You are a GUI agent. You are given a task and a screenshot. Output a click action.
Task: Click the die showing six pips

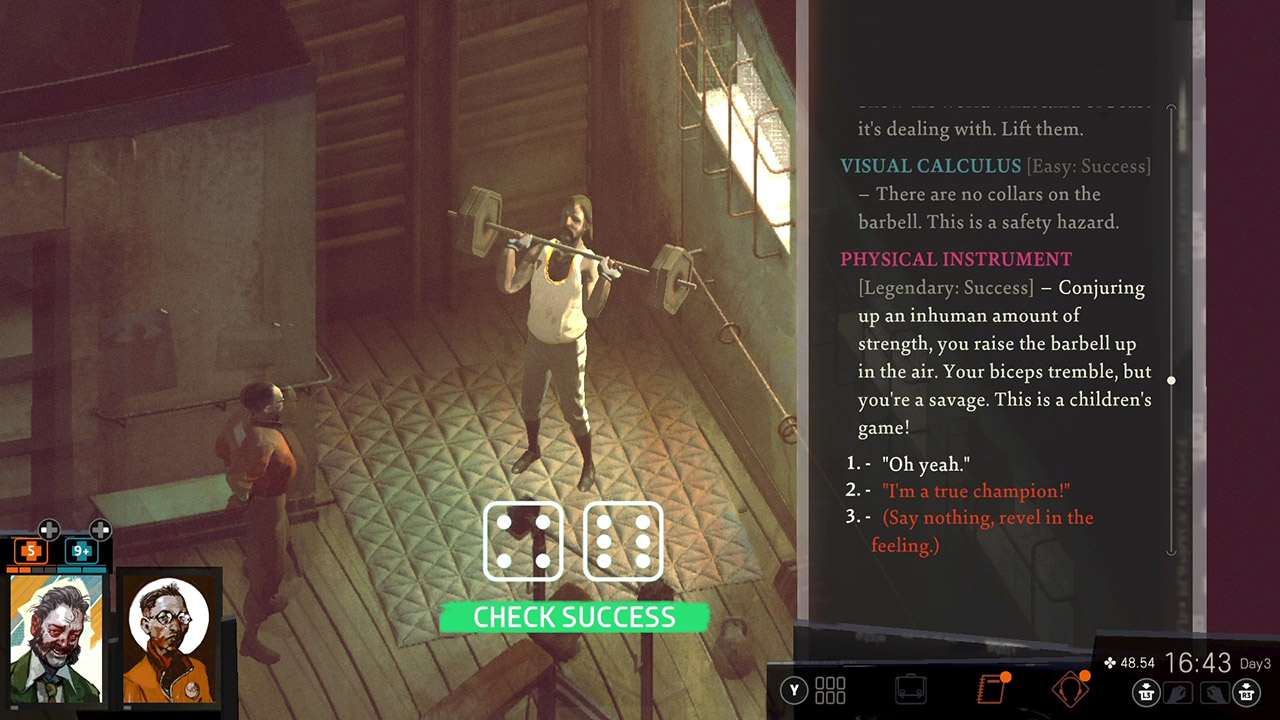click(623, 542)
